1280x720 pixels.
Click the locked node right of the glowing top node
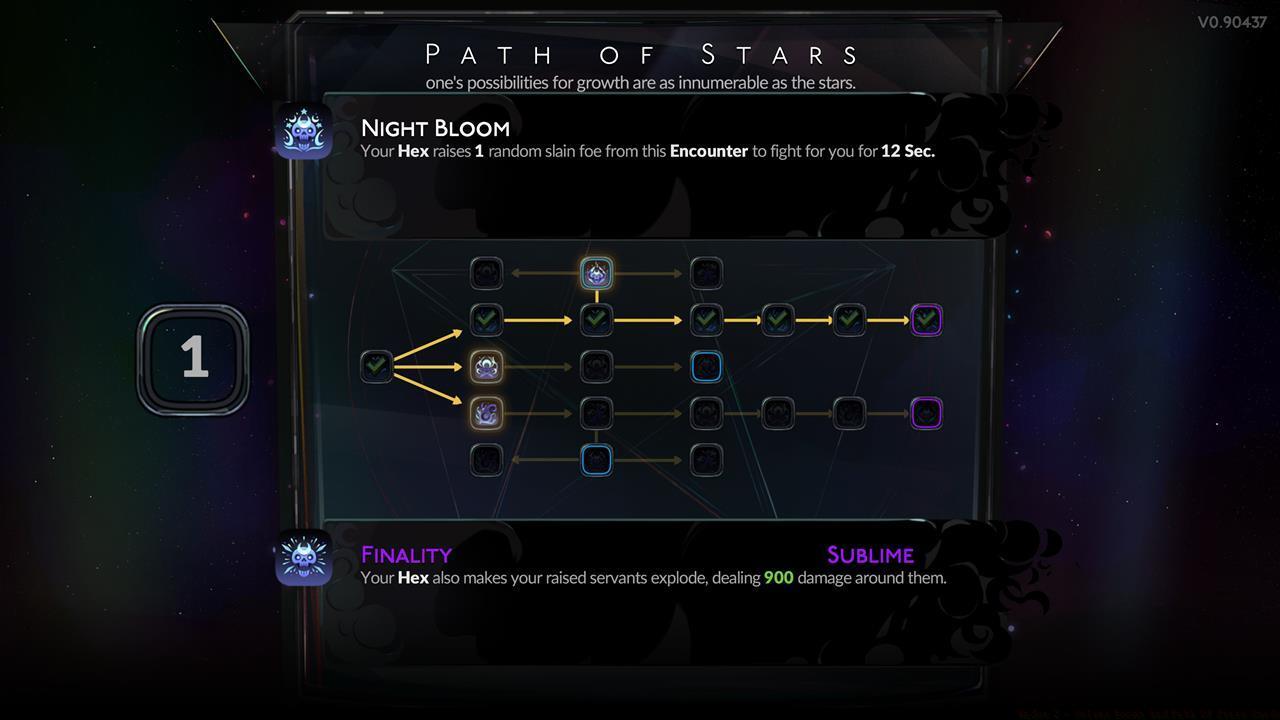coord(706,272)
